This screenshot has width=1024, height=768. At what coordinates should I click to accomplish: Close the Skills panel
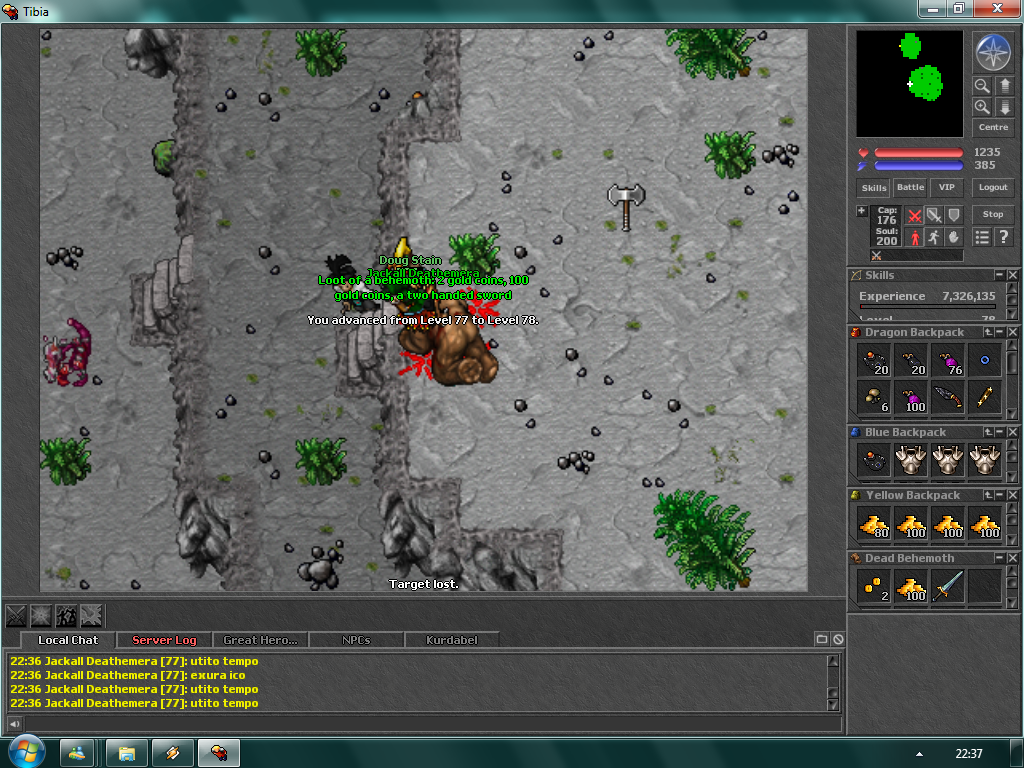tap(1013, 275)
